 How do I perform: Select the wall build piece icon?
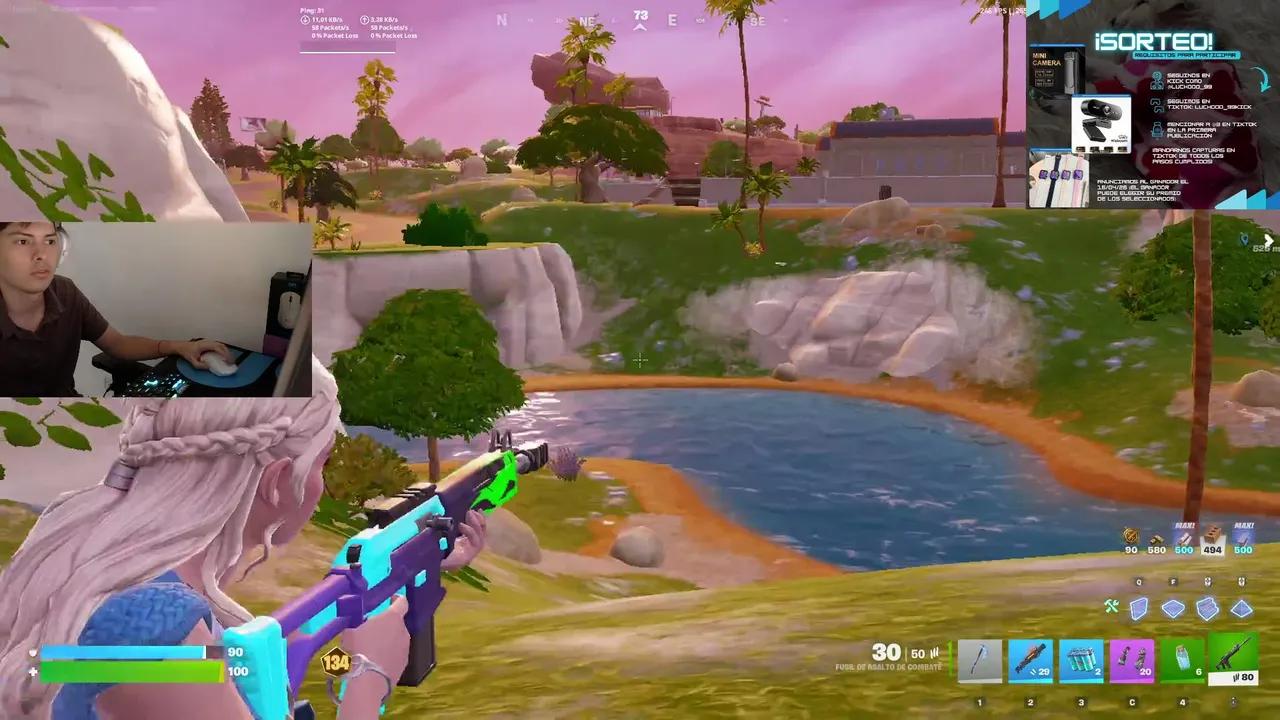coord(1137,607)
